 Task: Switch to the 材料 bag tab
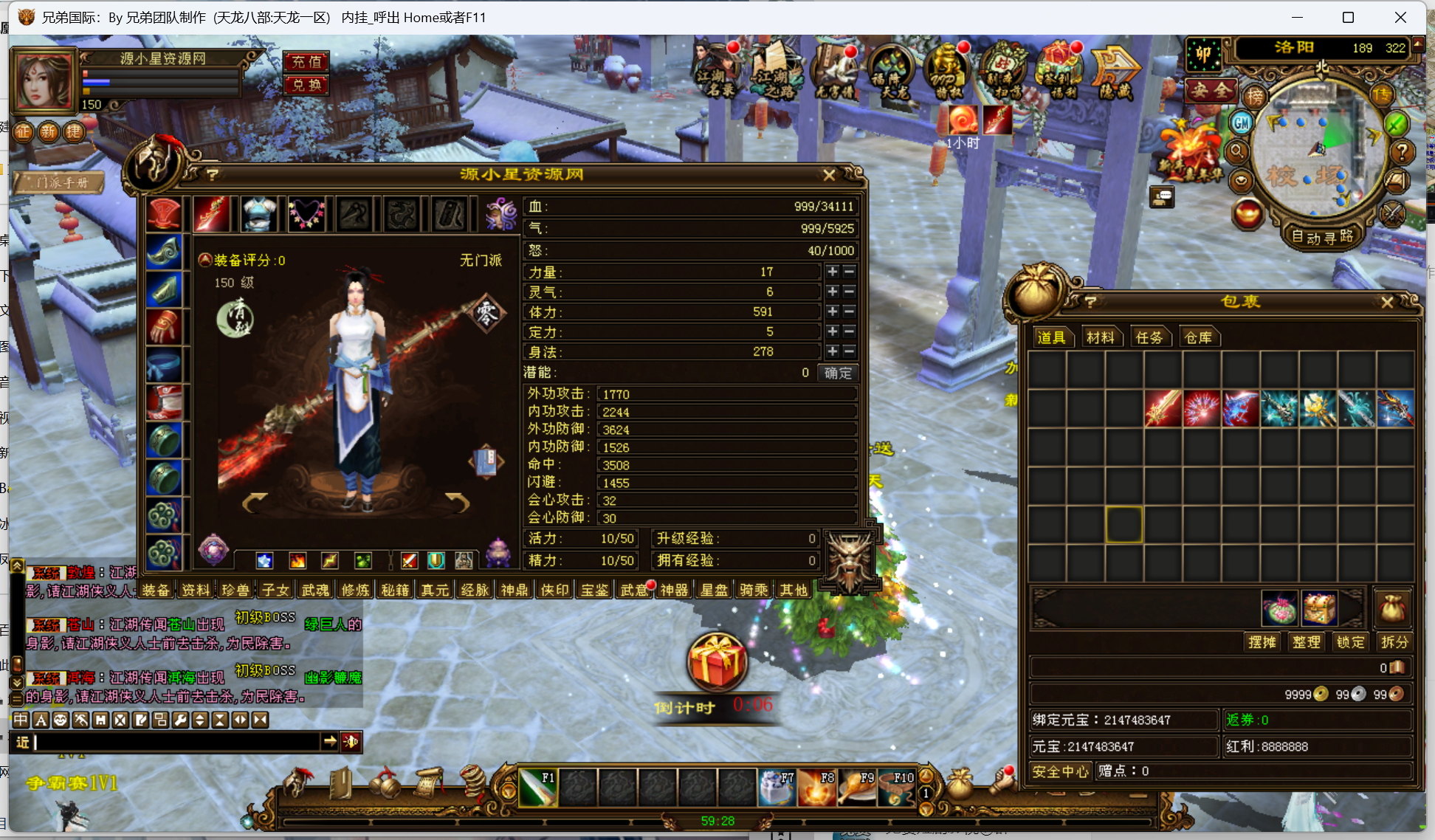coord(1100,337)
